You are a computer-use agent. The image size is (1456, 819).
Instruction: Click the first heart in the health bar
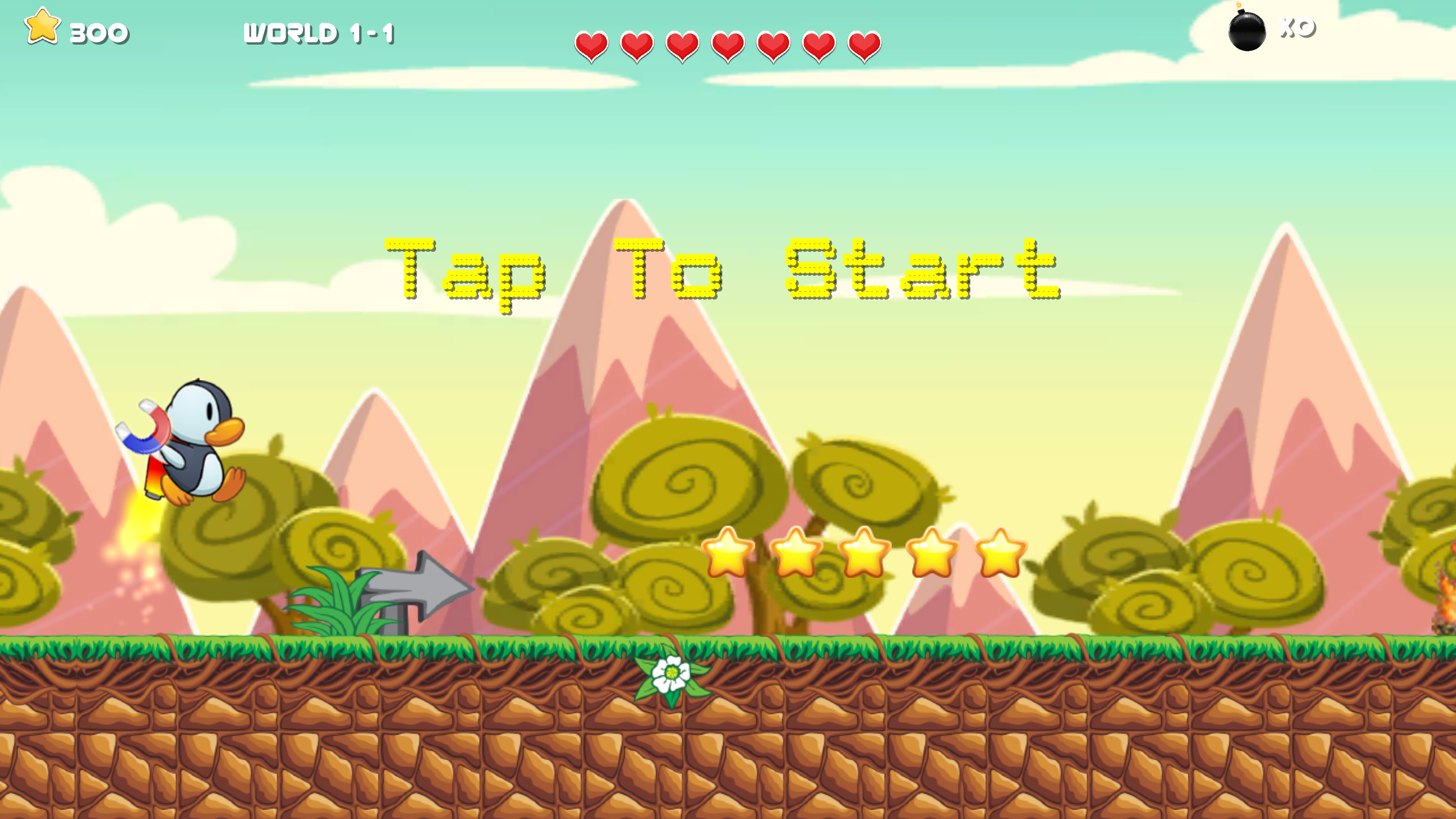point(591,46)
